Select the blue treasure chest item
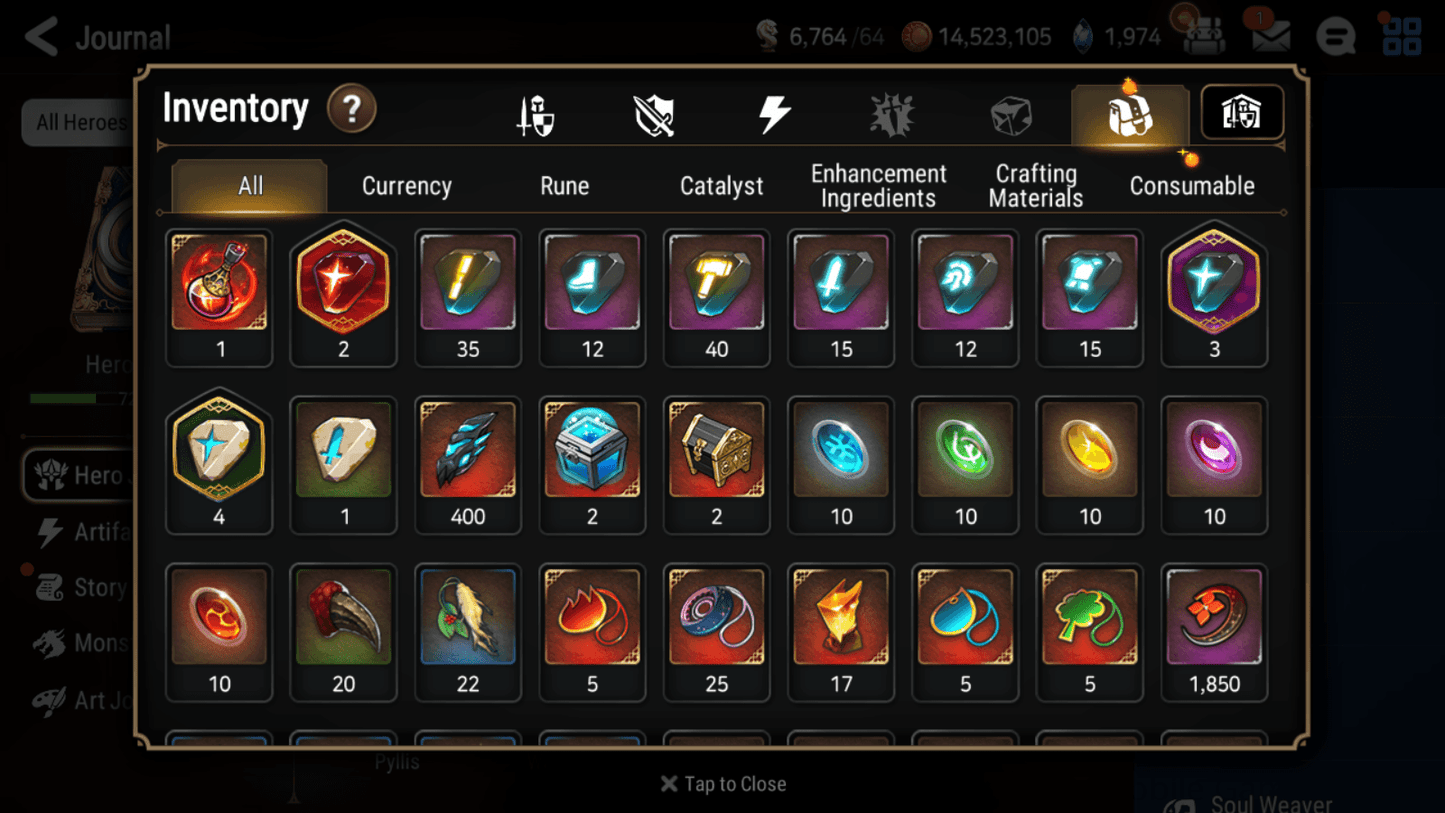The height and width of the screenshot is (813, 1445). click(592, 452)
